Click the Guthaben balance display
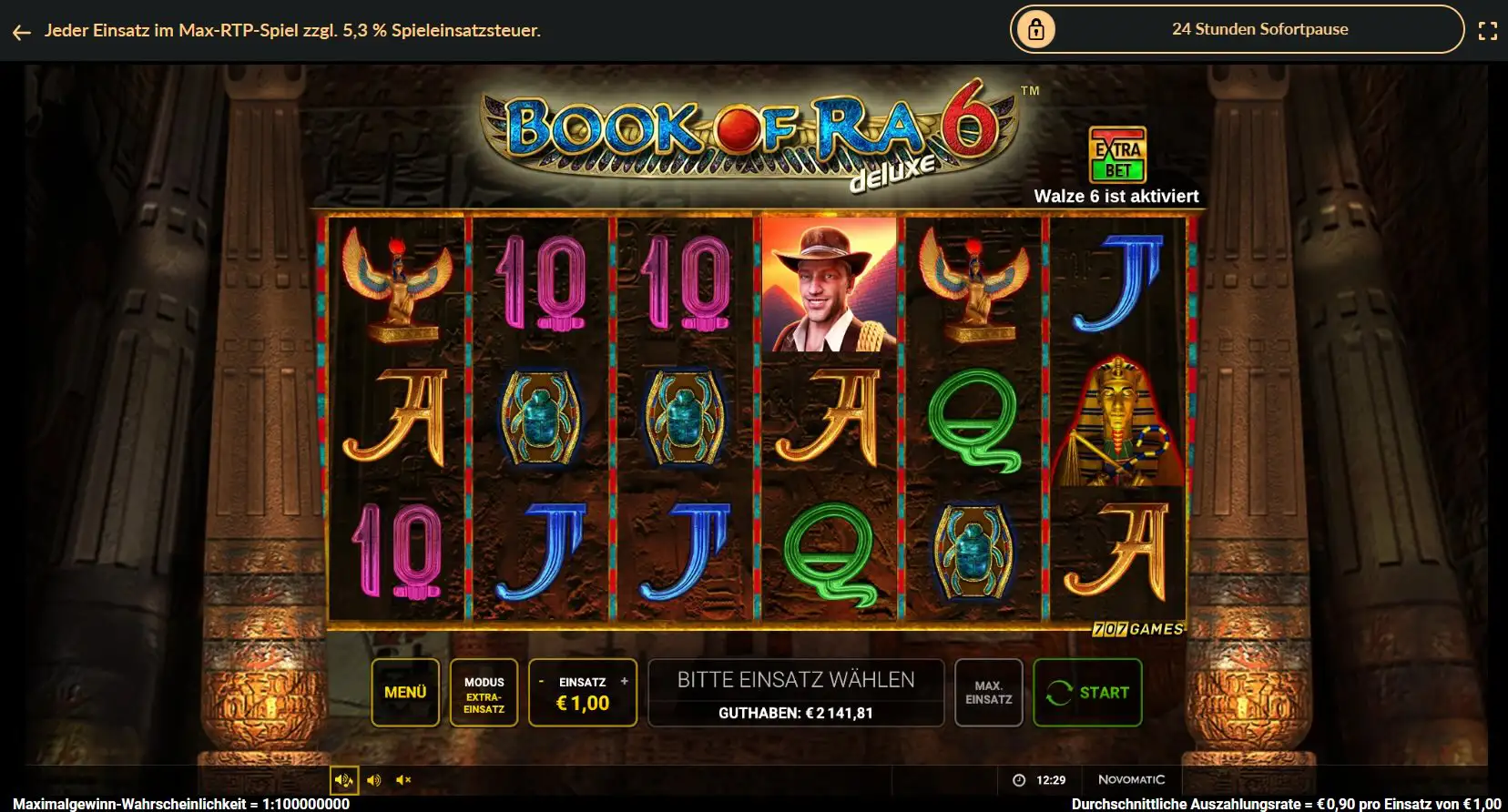The width and height of the screenshot is (1508, 812). 796,713
